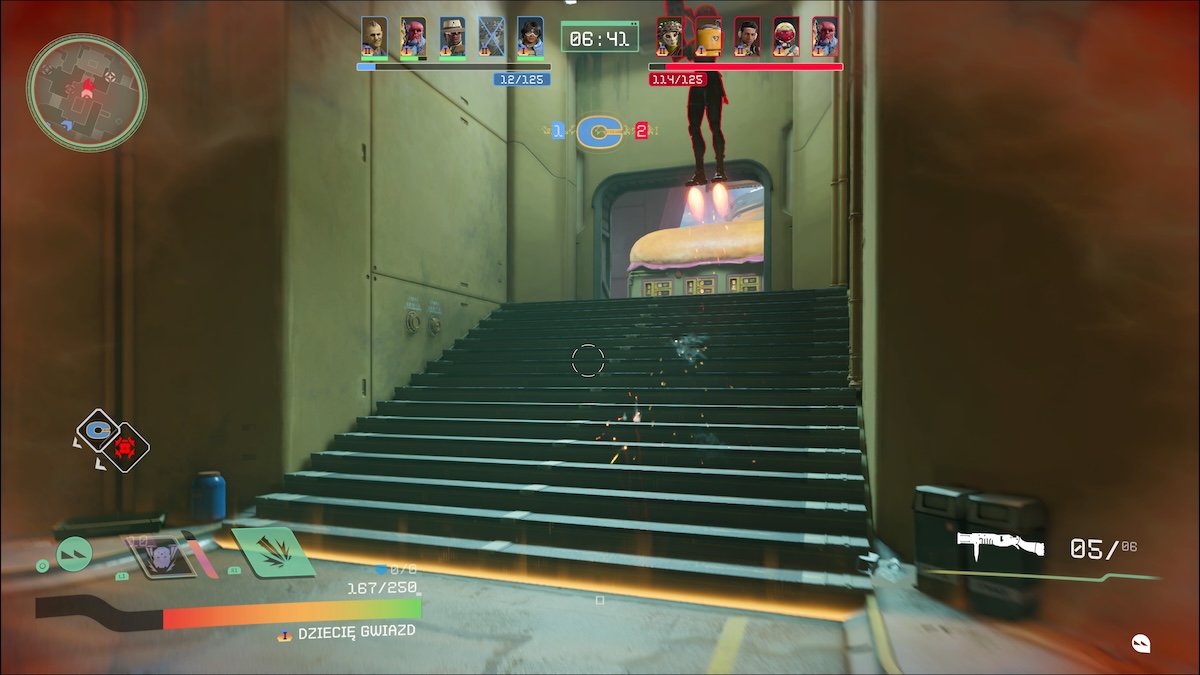Select the bald pale teammate portrait
The height and width of the screenshot is (675, 1200).
[374, 37]
